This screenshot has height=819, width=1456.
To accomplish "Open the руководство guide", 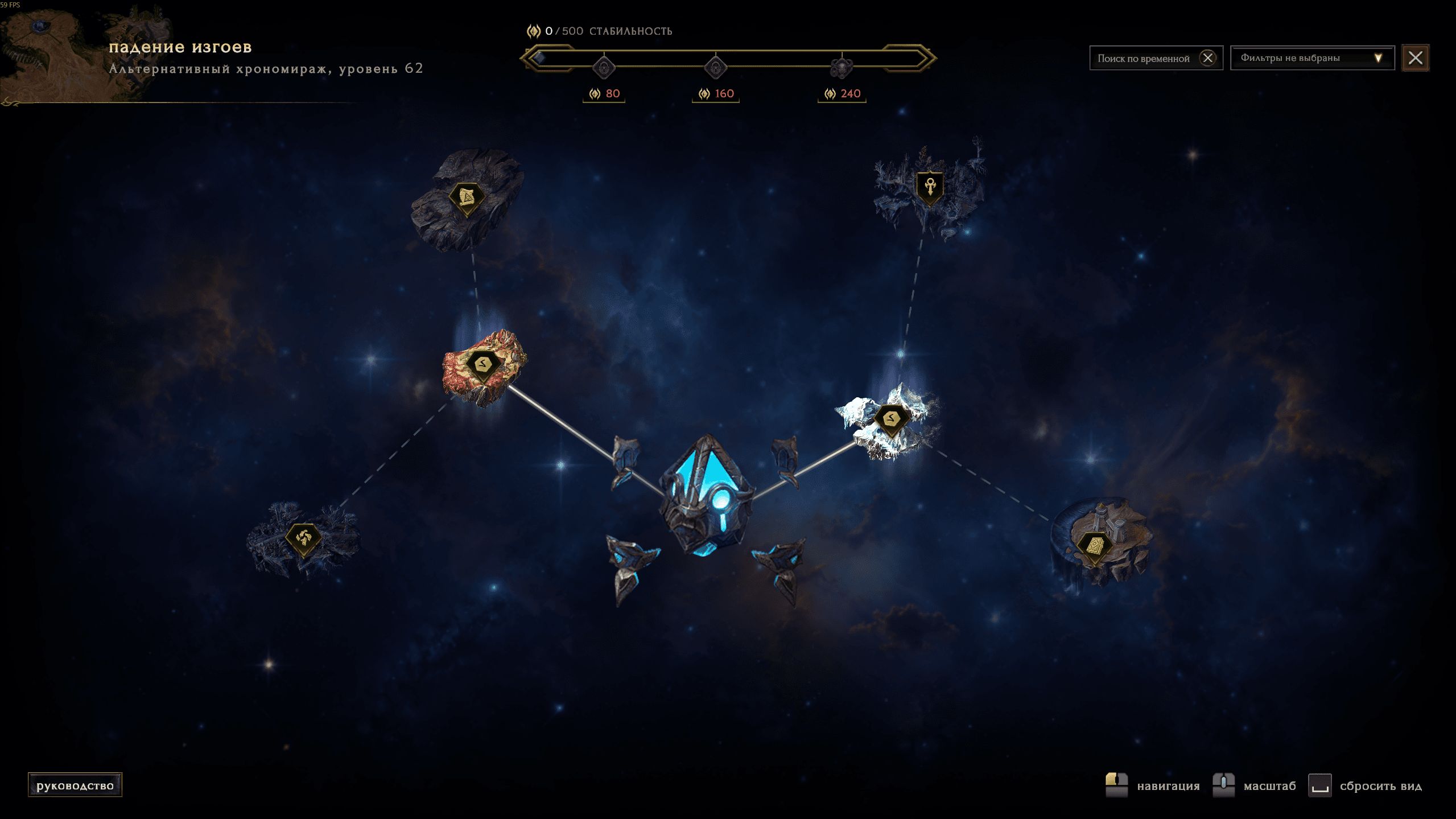I will tap(75, 785).
